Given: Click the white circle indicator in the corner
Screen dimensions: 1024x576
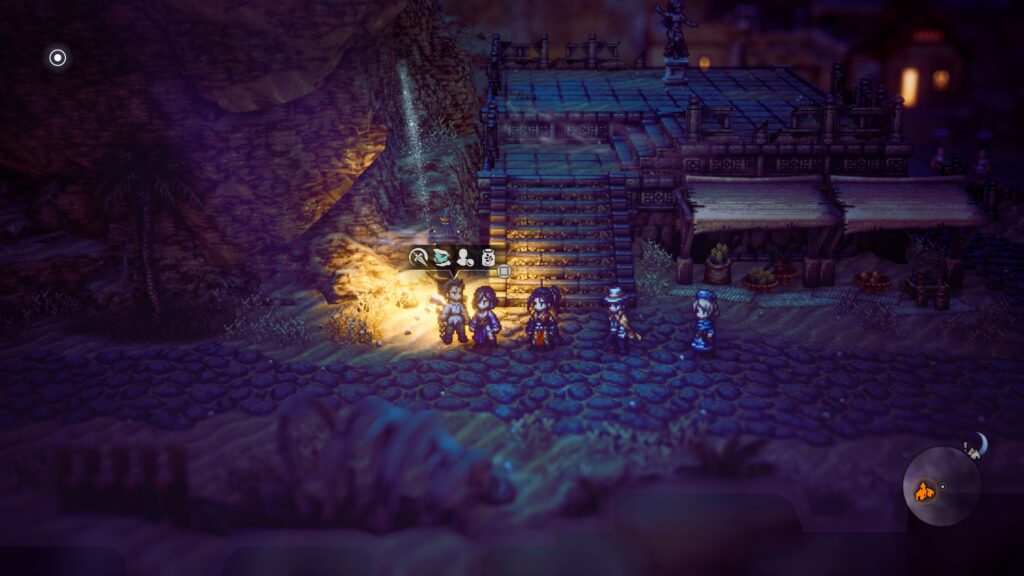Looking at the screenshot, I should [x=58, y=58].
